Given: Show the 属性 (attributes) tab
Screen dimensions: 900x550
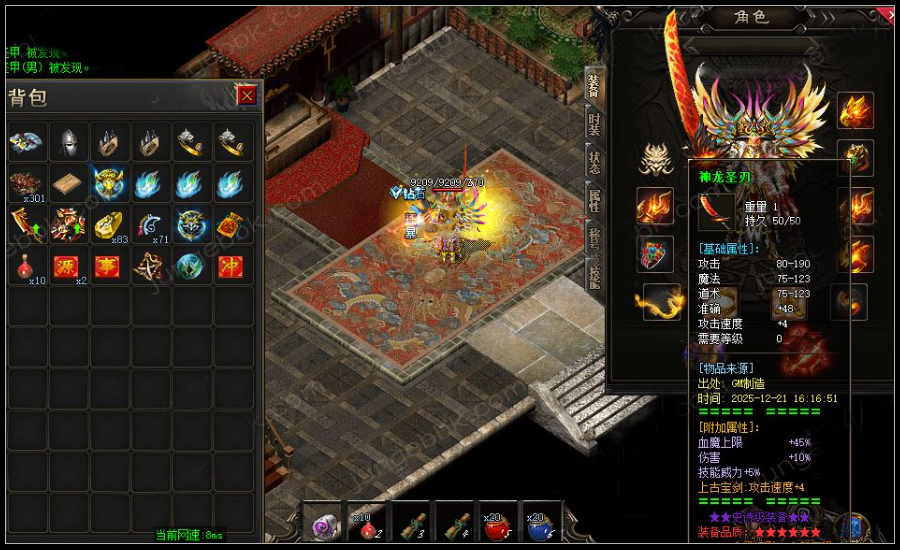Looking at the screenshot, I should (594, 198).
